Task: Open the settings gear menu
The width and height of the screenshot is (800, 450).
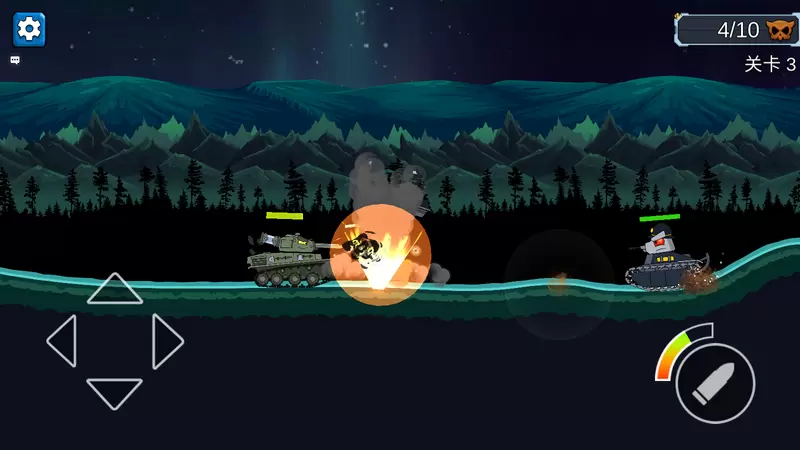Action: pos(29,29)
